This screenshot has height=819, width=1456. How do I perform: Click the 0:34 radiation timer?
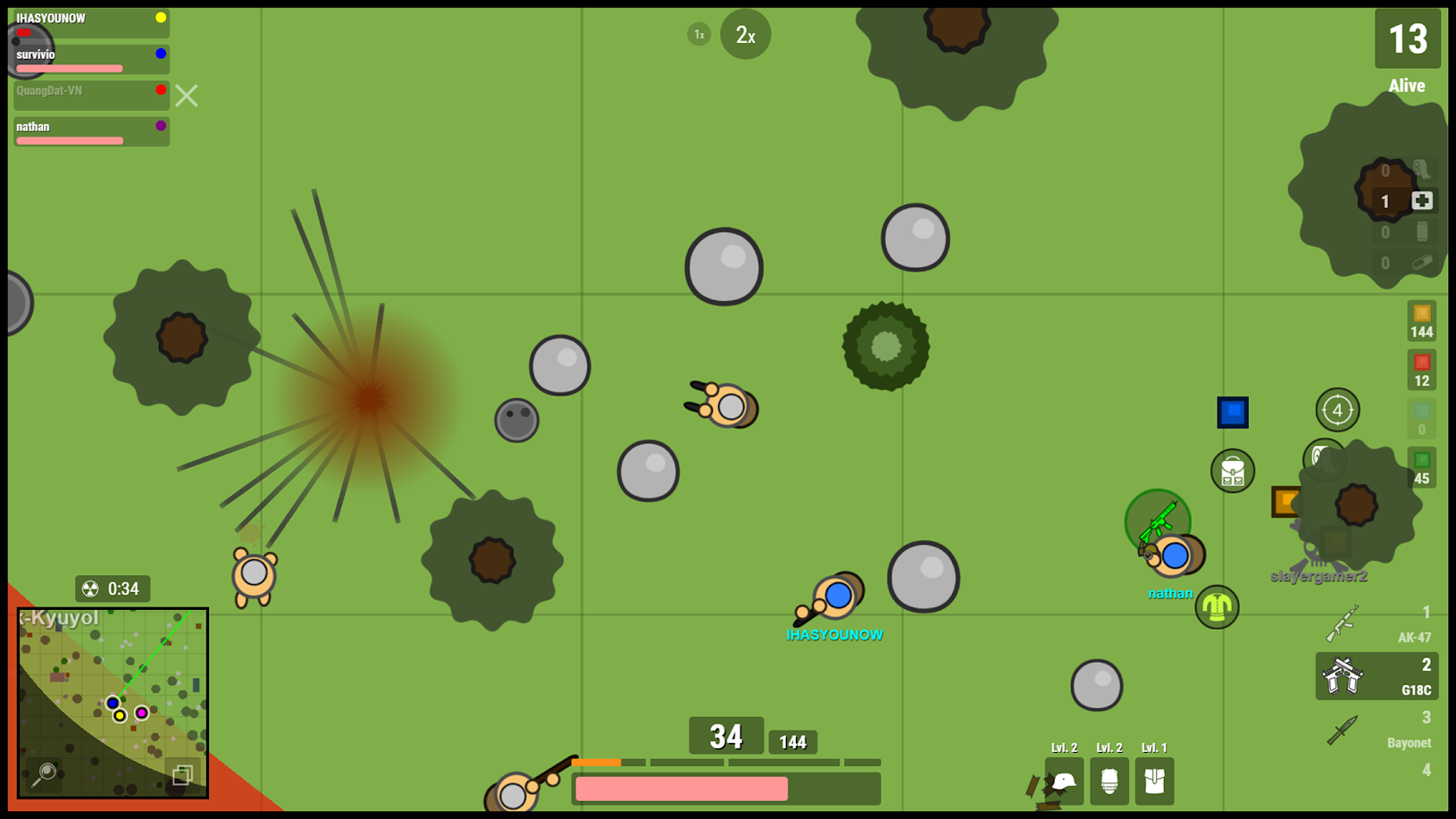point(112,589)
